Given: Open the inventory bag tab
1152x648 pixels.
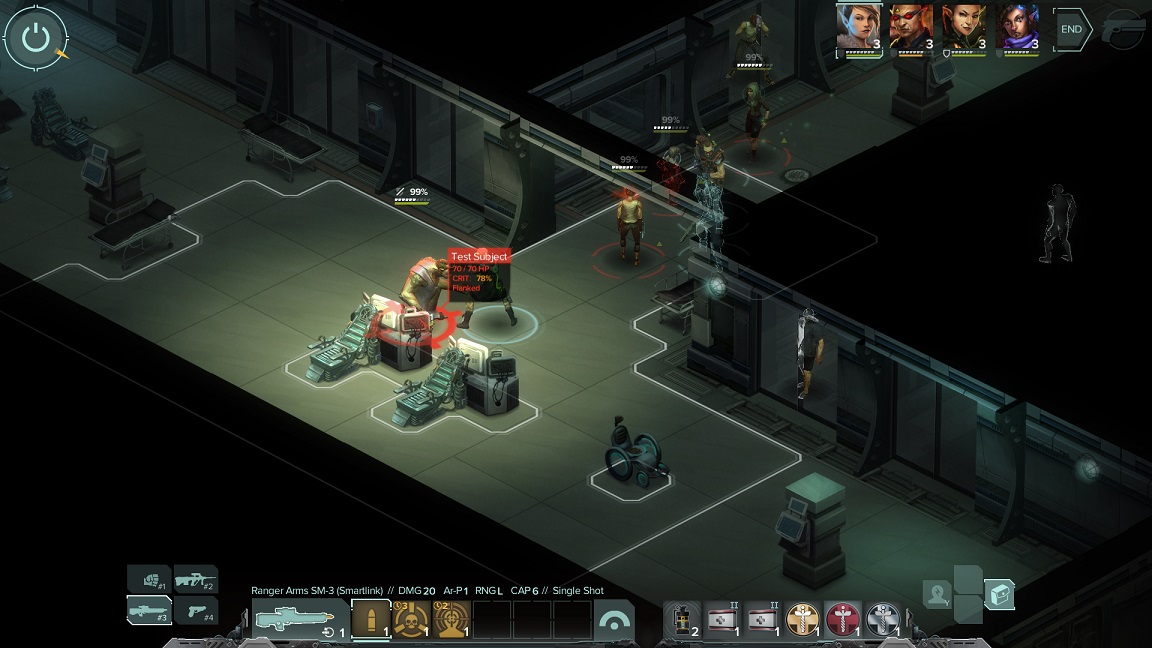Looking at the screenshot, I should (x=999, y=595).
